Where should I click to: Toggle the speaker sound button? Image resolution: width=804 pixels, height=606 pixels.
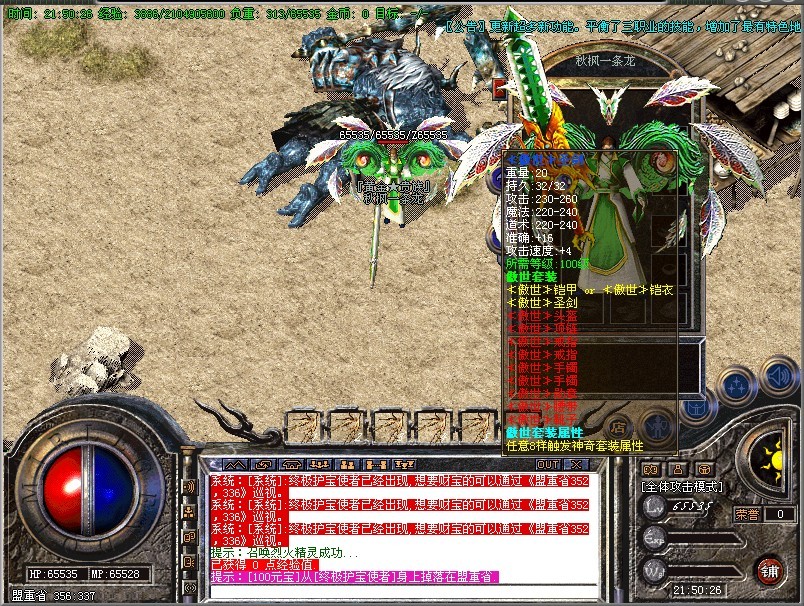click(777, 378)
